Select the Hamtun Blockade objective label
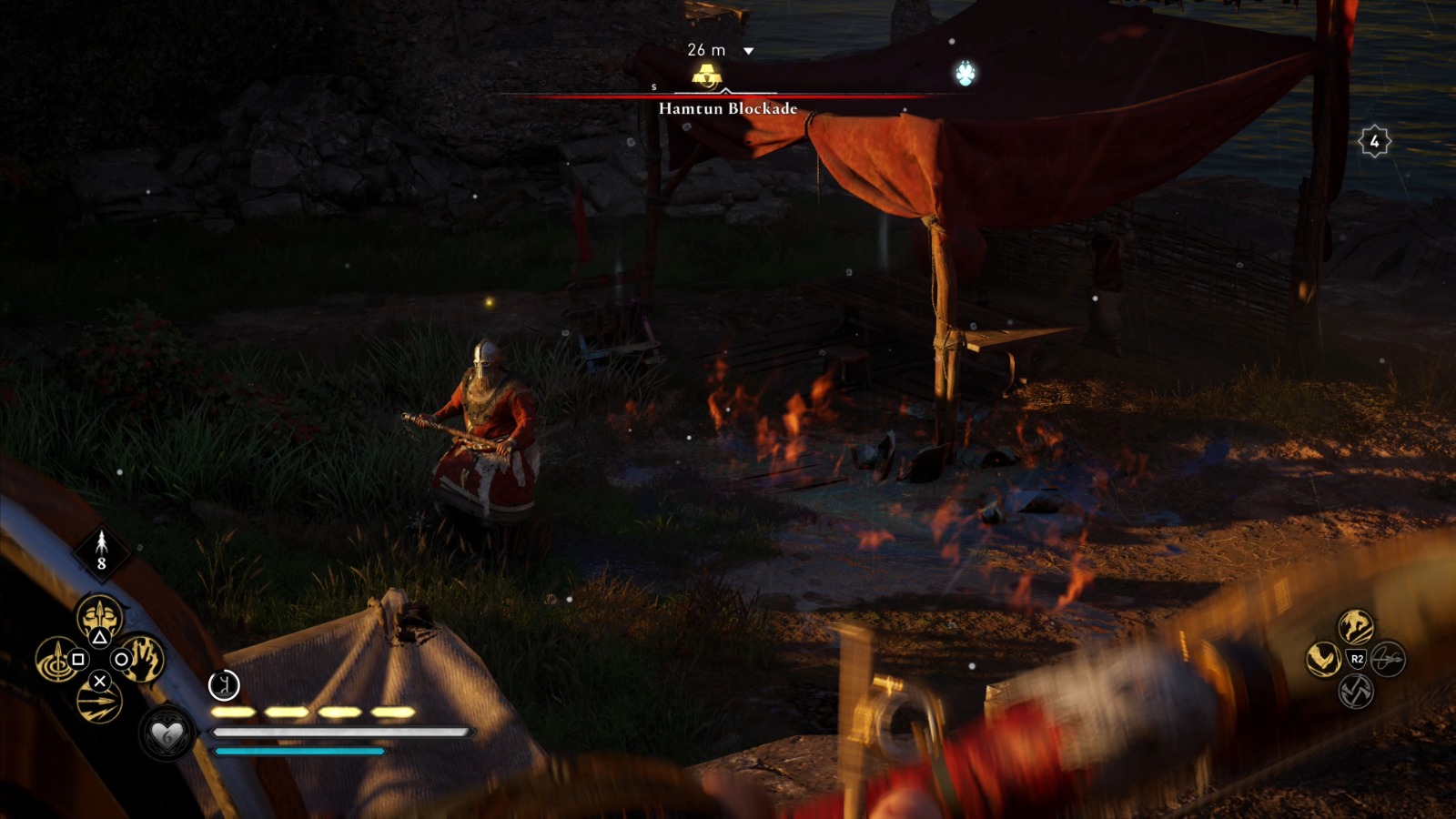This screenshot has height=819, width=1456. coord(726,106)
